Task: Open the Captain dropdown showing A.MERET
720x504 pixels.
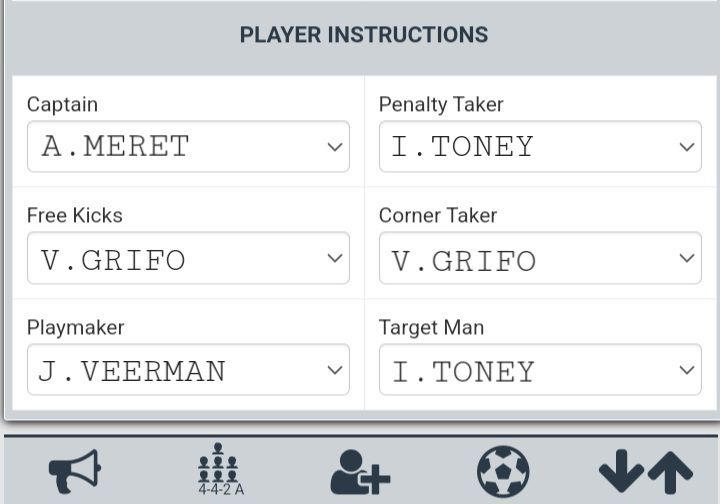Action: click(x=188, y=147)
